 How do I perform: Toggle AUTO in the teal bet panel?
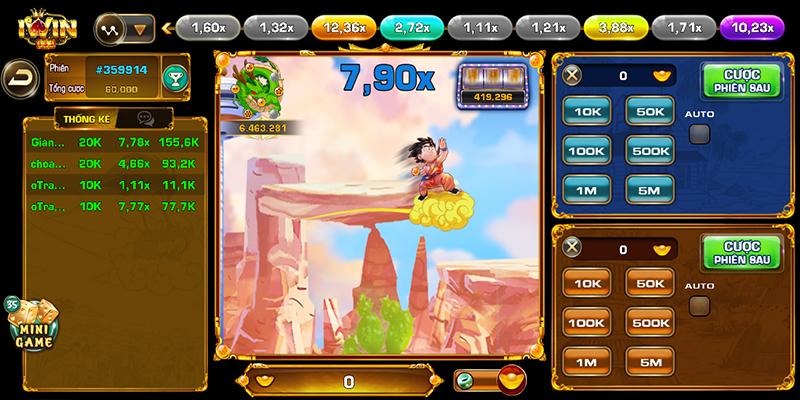point(700,133)
